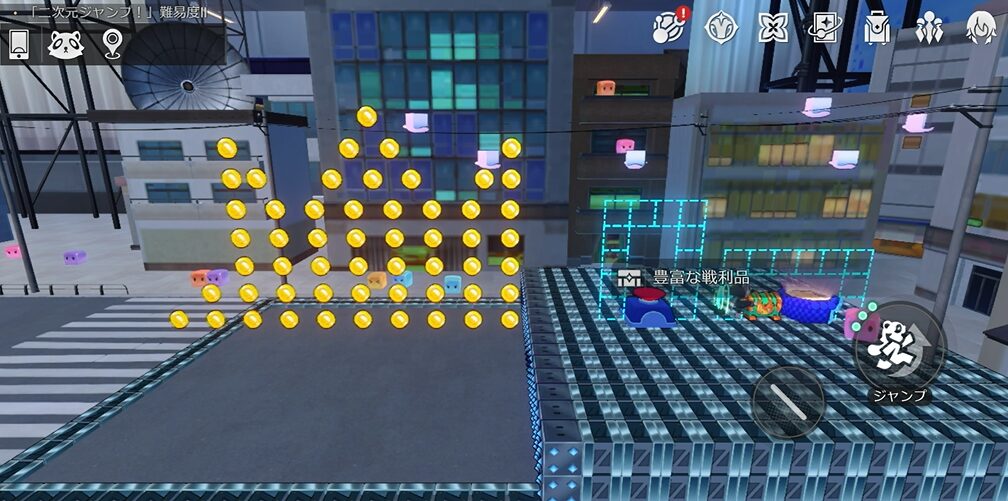Select the four-petal flower icon
This screenshot has height=501, width=1008.
[773, 27]
